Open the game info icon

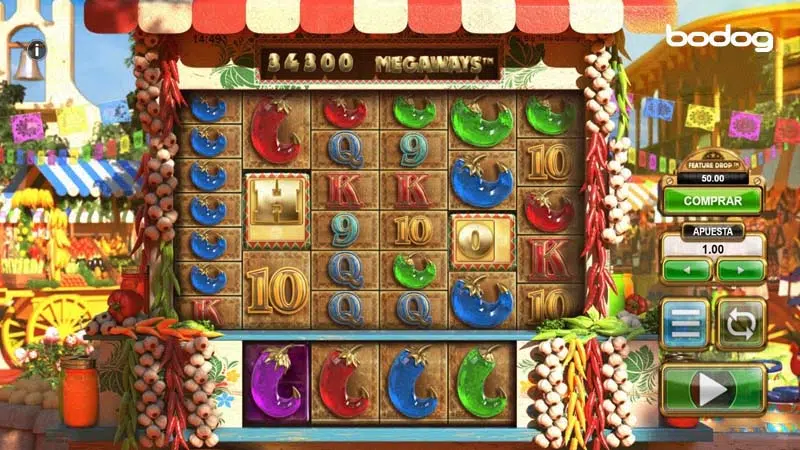pos(37,48)
